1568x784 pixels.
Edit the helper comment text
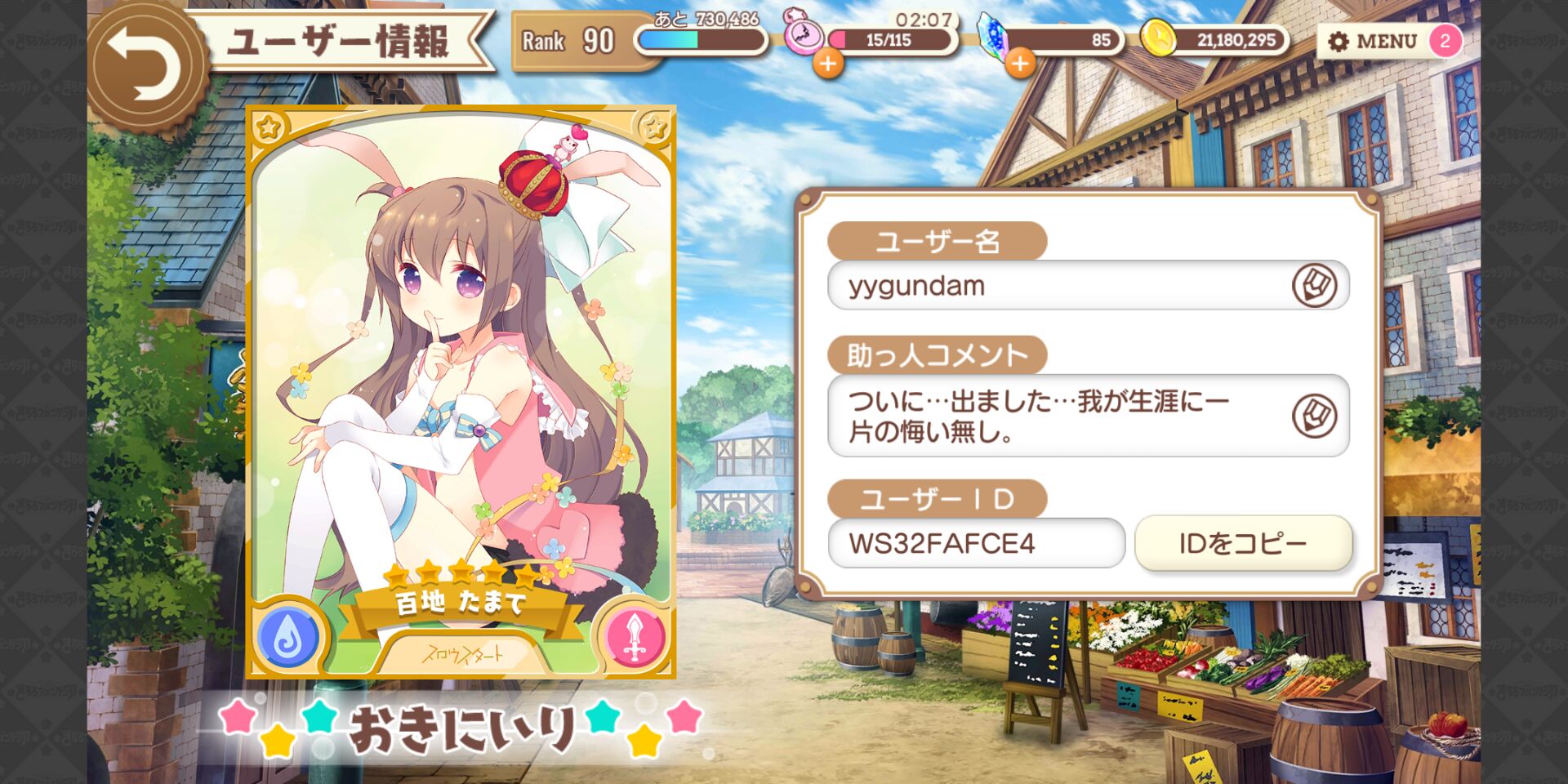(1314, 416)
